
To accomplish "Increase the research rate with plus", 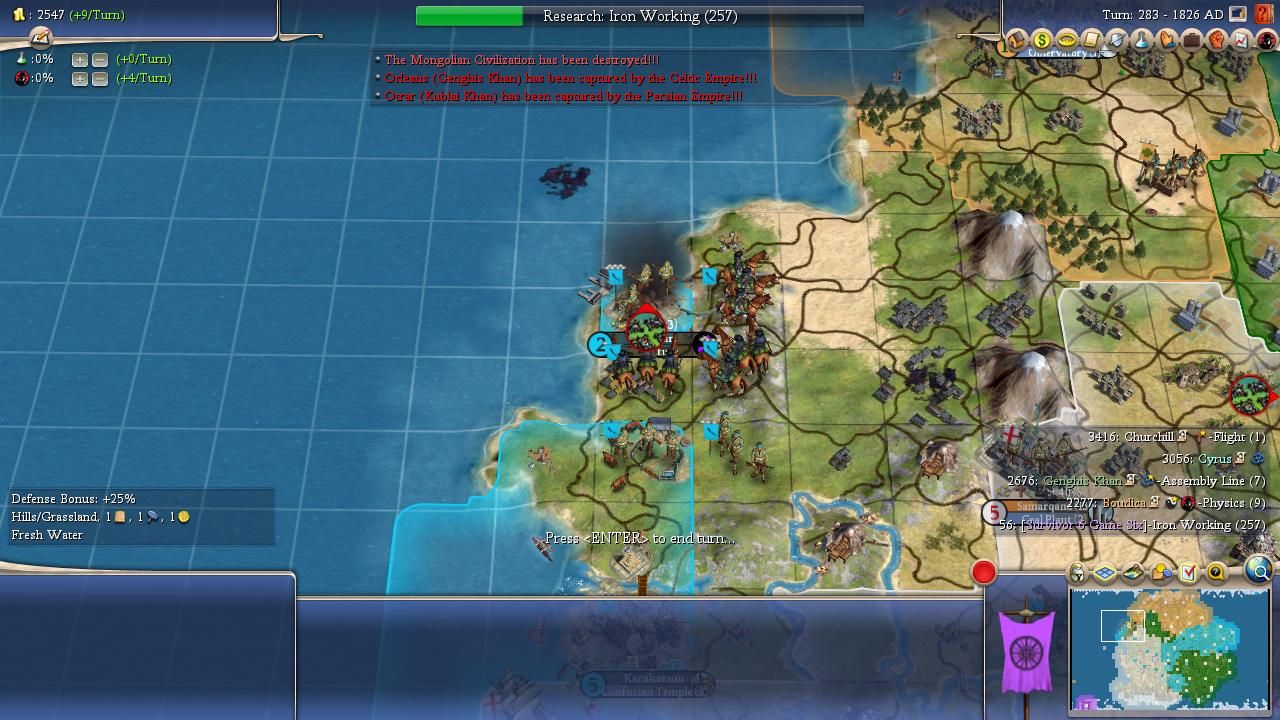I will point(80,60).
